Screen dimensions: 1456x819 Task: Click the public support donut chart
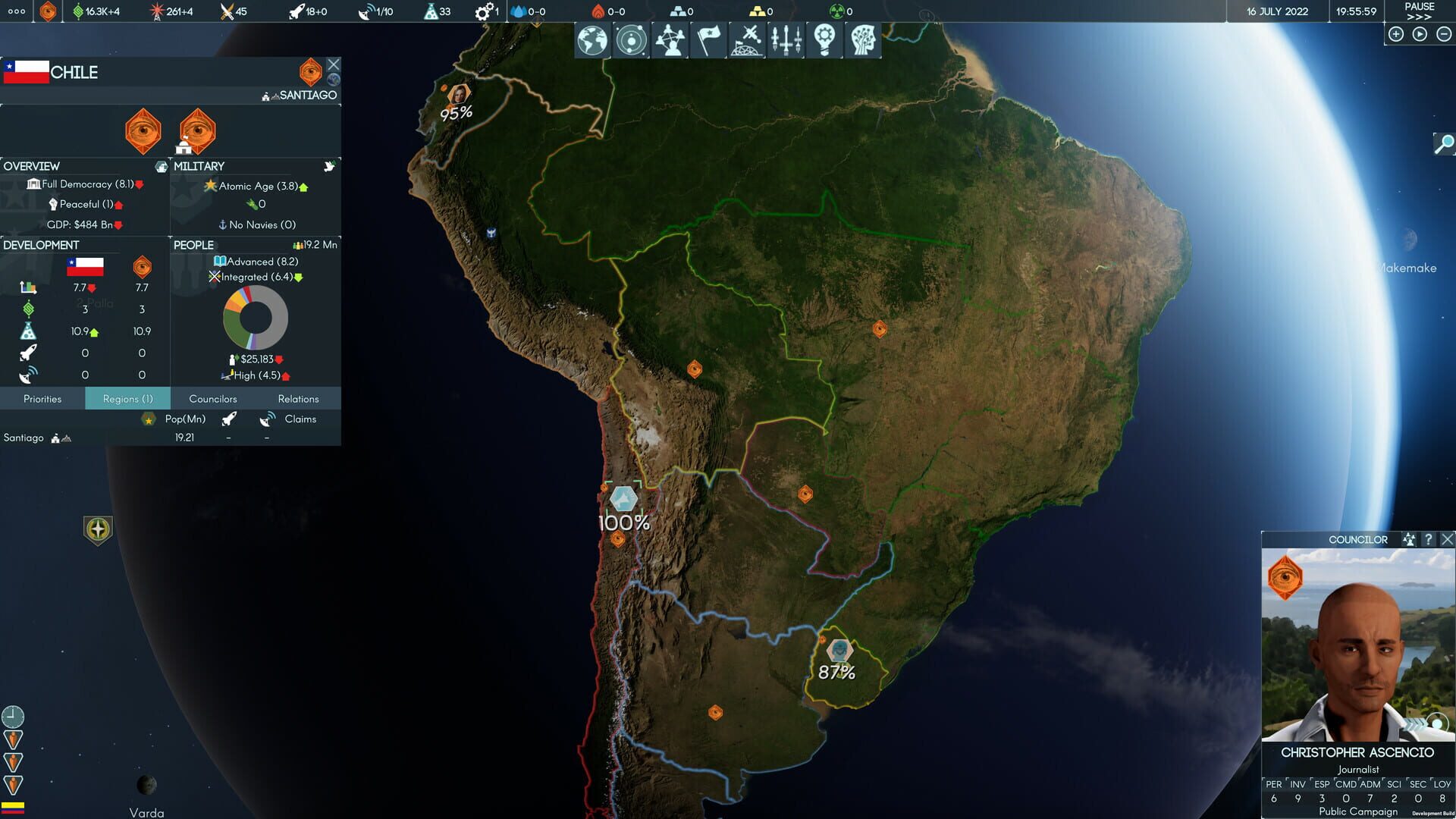pyautogui.click(x=255, y=318)
